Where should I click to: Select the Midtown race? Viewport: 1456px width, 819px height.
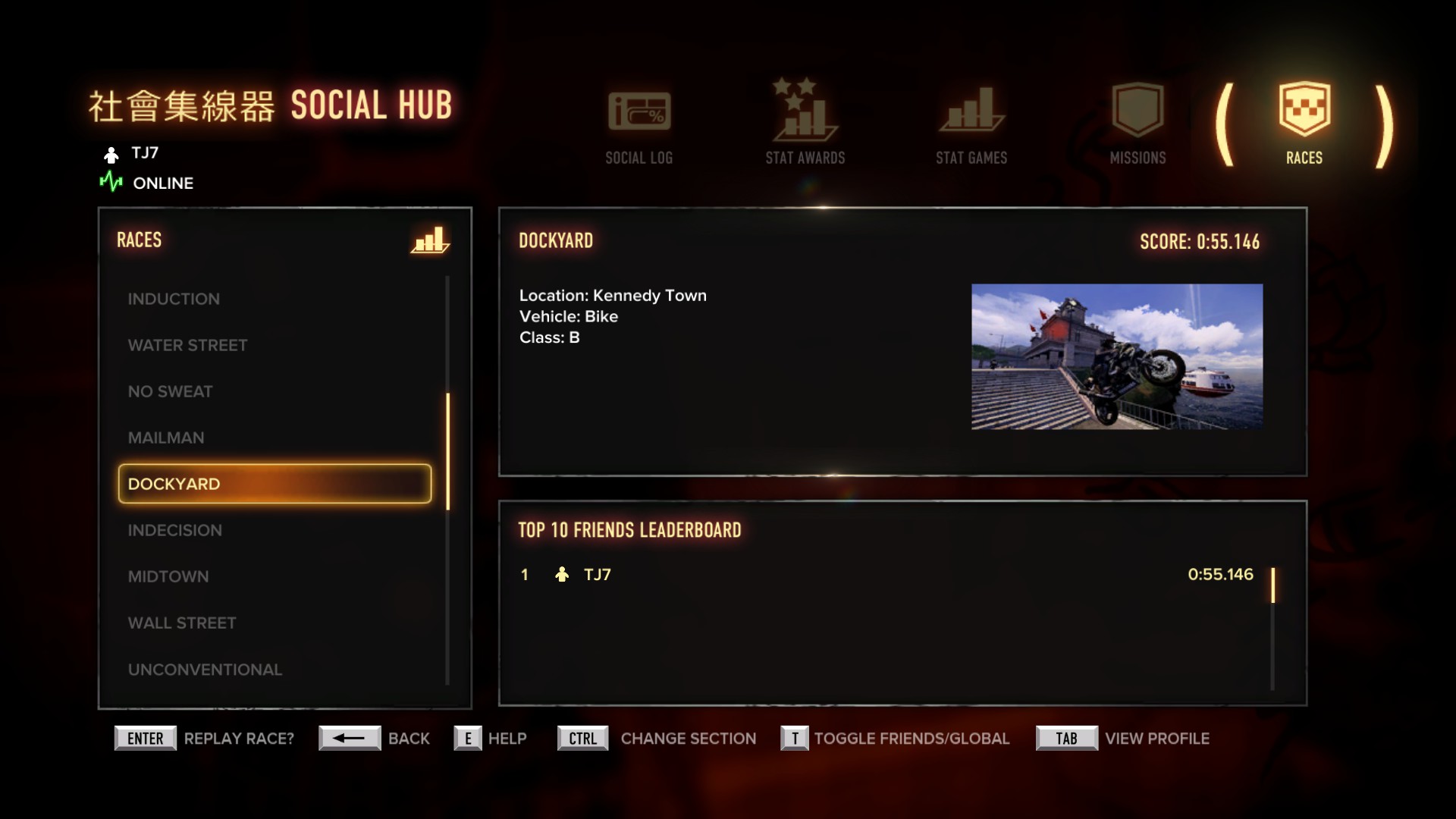[x=168, y=576]
